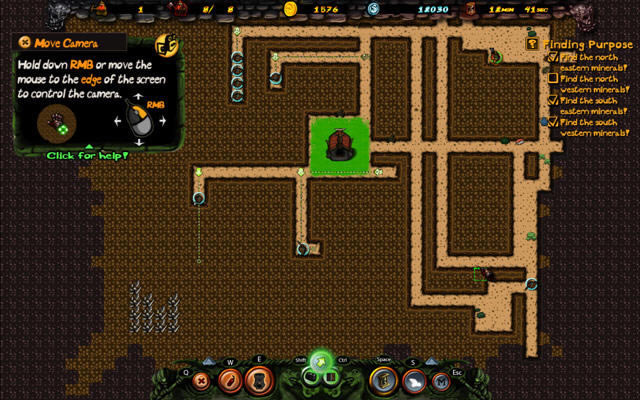This screenshot has width=640, height=400.
Task: Open the menu with the M button
Action: [x=441, y=380]
